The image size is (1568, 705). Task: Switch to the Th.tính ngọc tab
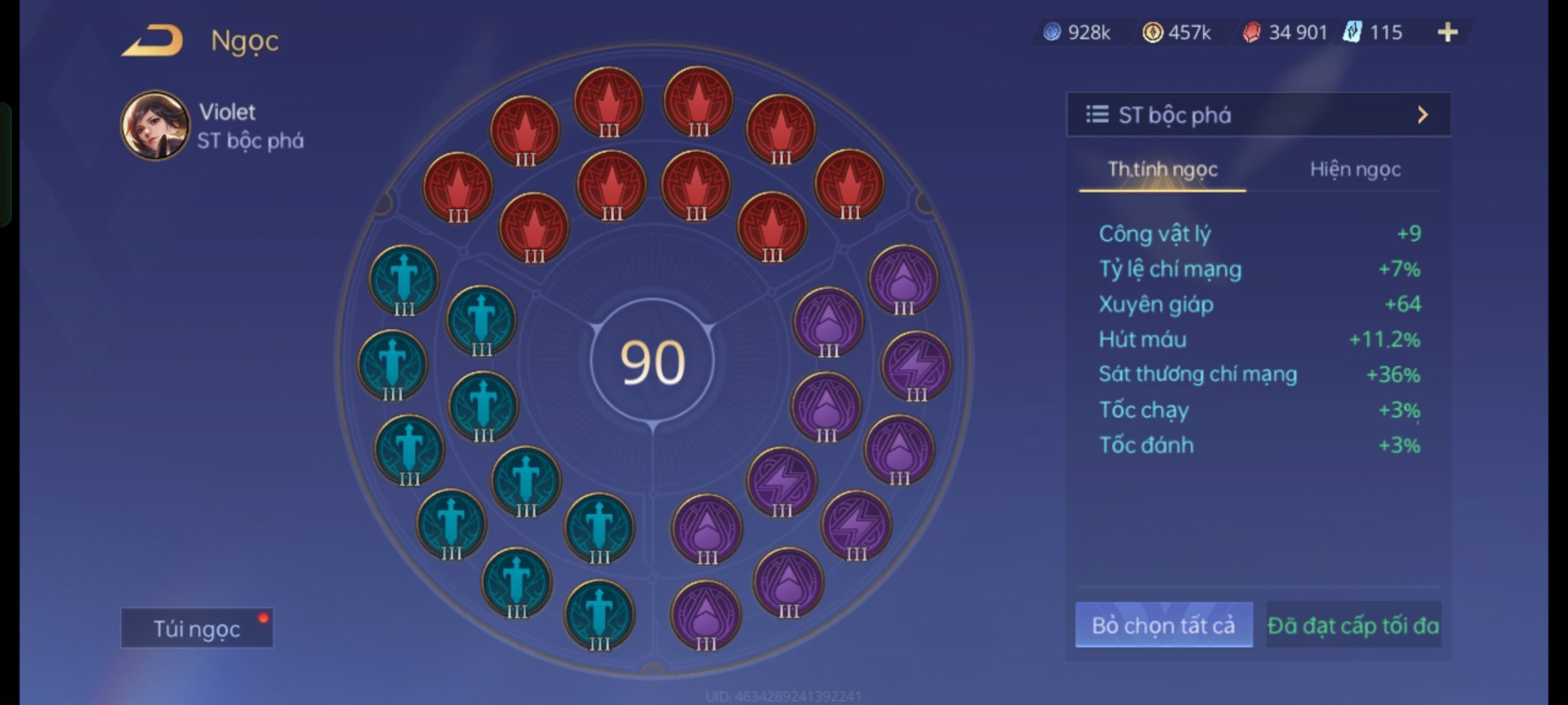coord(1162,169)
